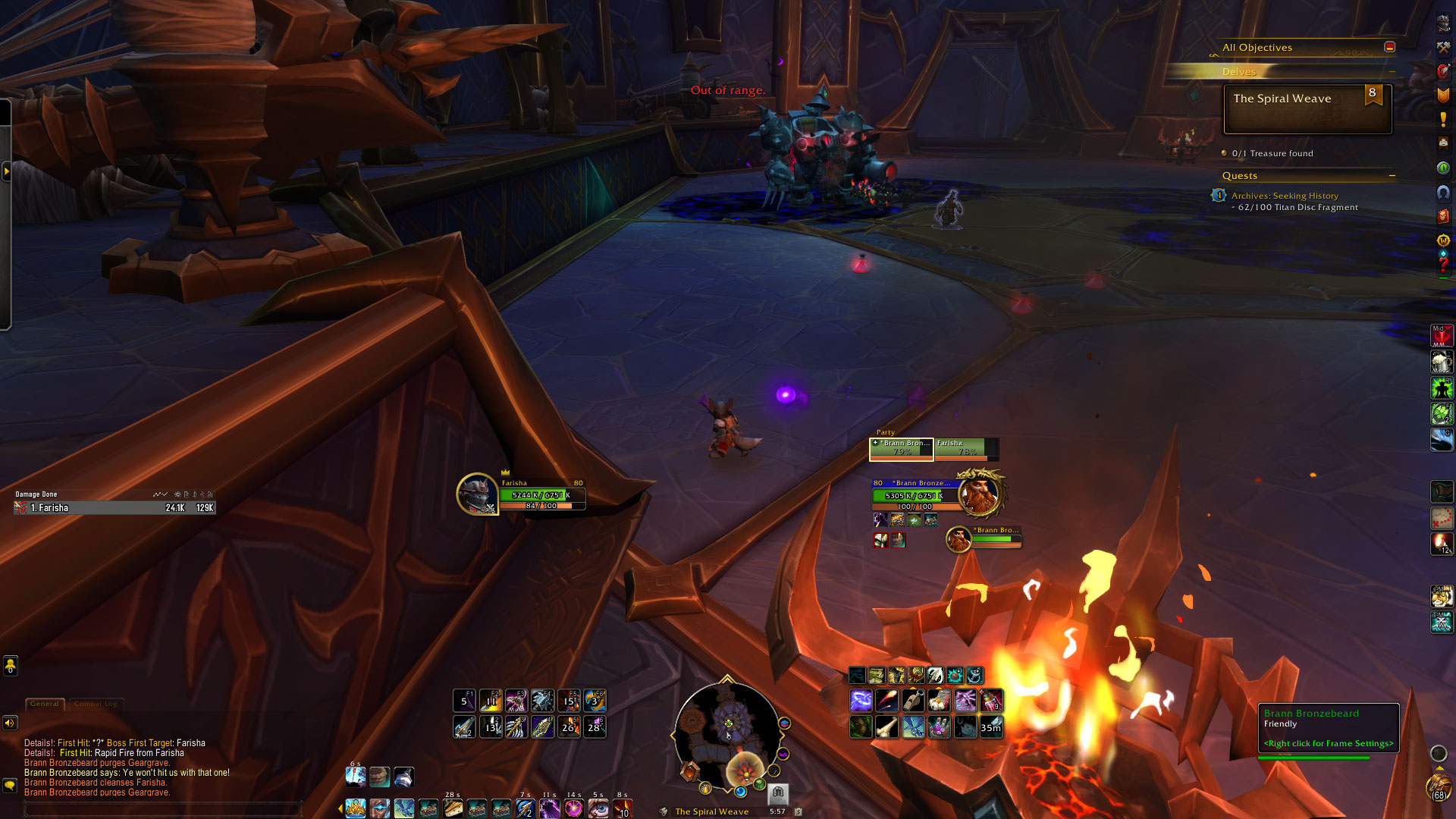Viewport: 1456px width, 819px height.
Task: Click the eye cooldown tracker icon
Action: pyautogui.click(x=598, y=808)
